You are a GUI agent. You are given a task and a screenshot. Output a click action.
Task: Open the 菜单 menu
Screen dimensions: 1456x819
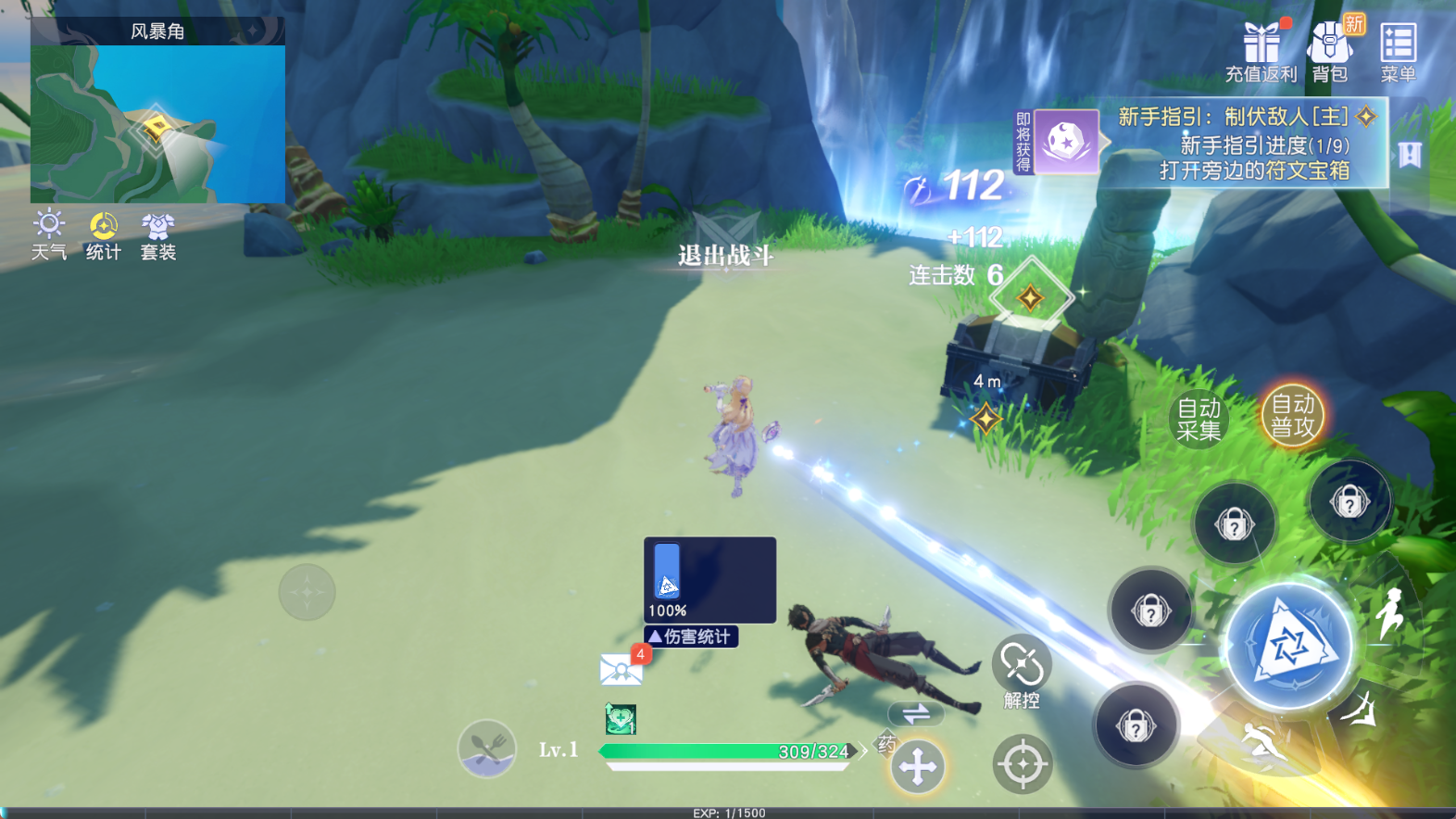(x=1399, y=48)
